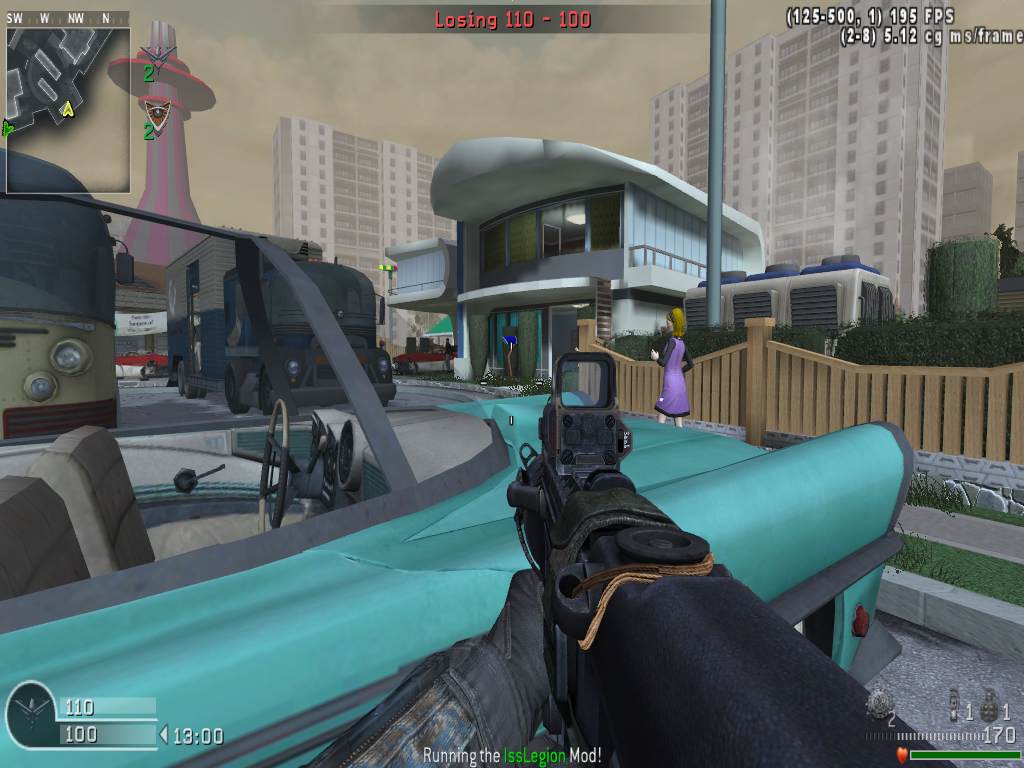Screen dimensions: 1024x768
Task: Select the yellow player arrow on the minimap
Action: tap(68, 108)
